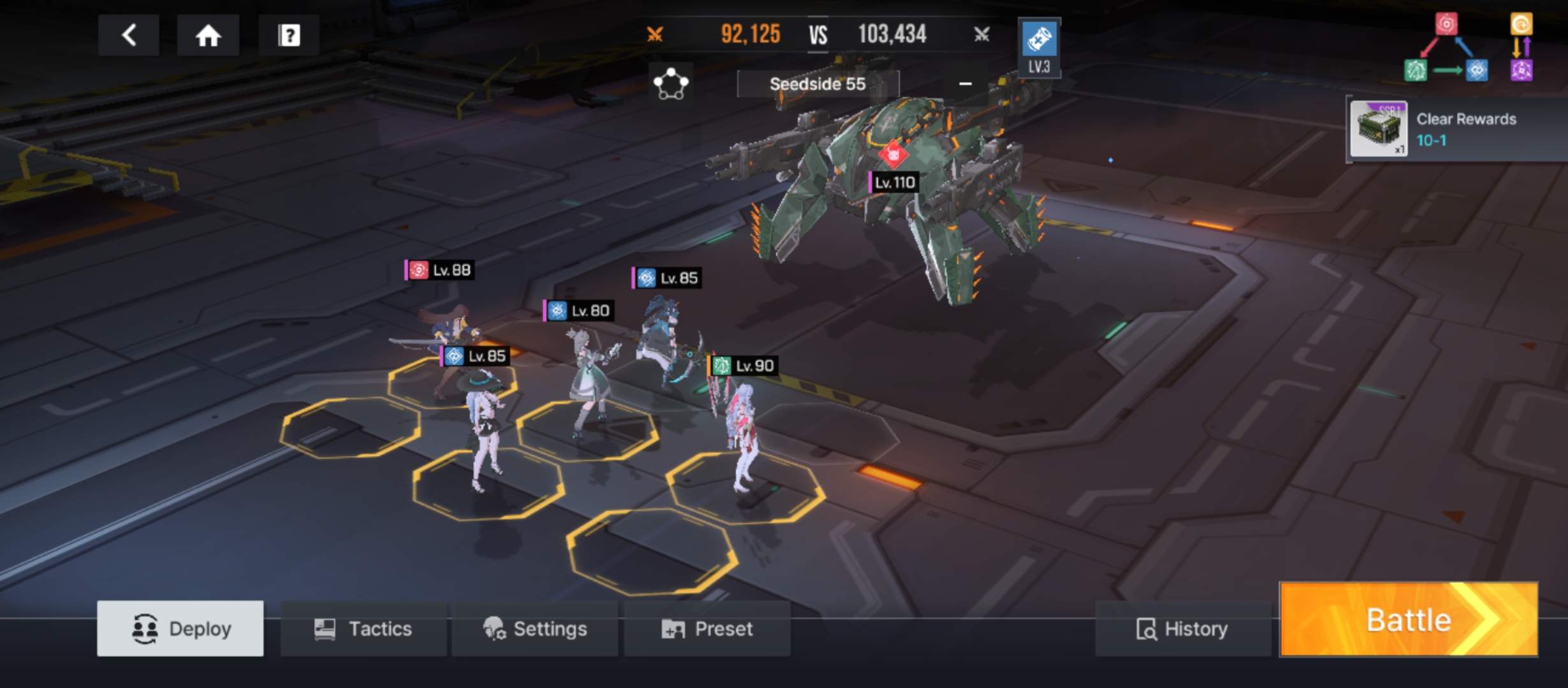Select the Seedside 55 stage label
Screen dimensions: 1568x688
click(817, 84)
